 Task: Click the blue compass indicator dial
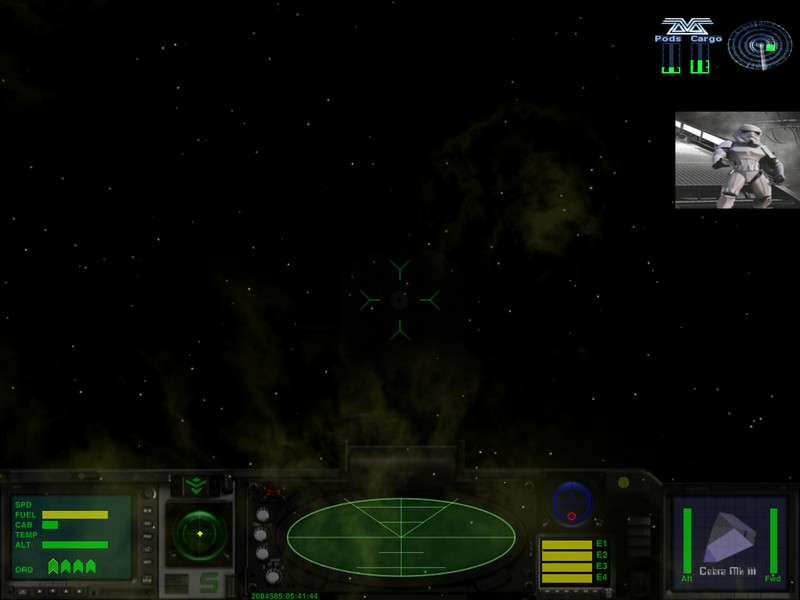(572, 502)
